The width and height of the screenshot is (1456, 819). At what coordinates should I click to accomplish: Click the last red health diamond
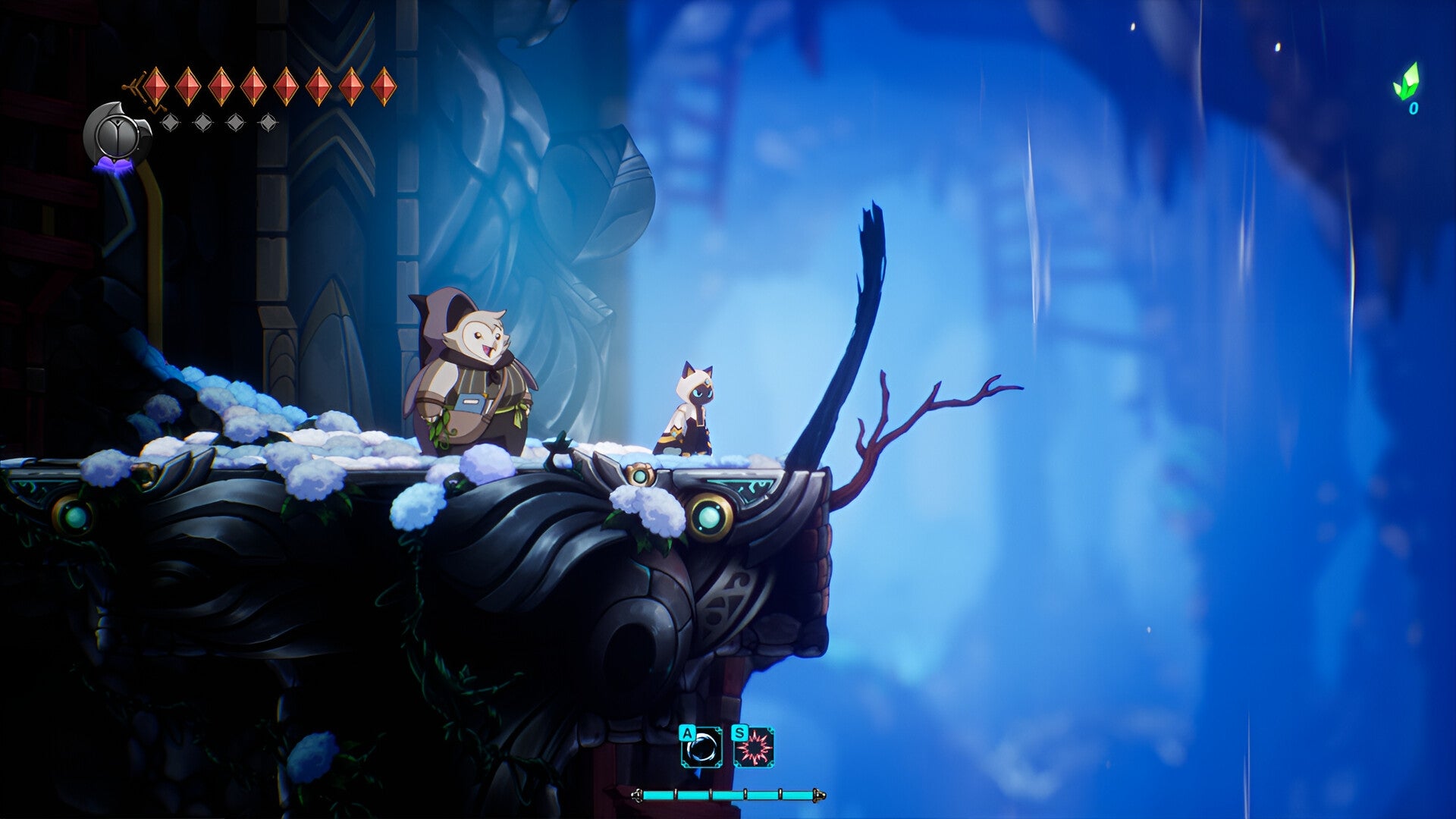384,85
